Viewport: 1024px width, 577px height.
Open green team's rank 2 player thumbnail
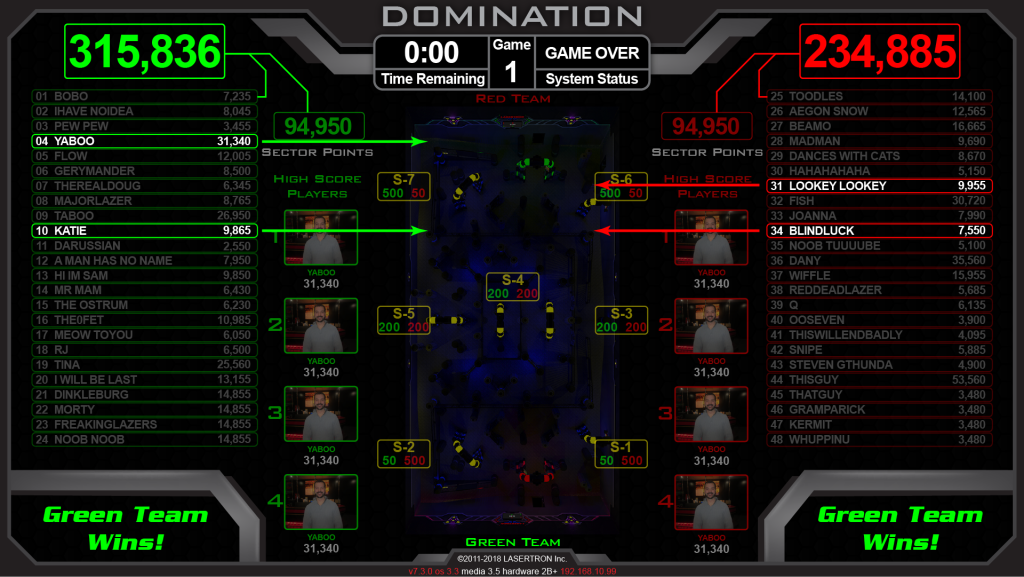pyautogui.click(x=321, y=325)
